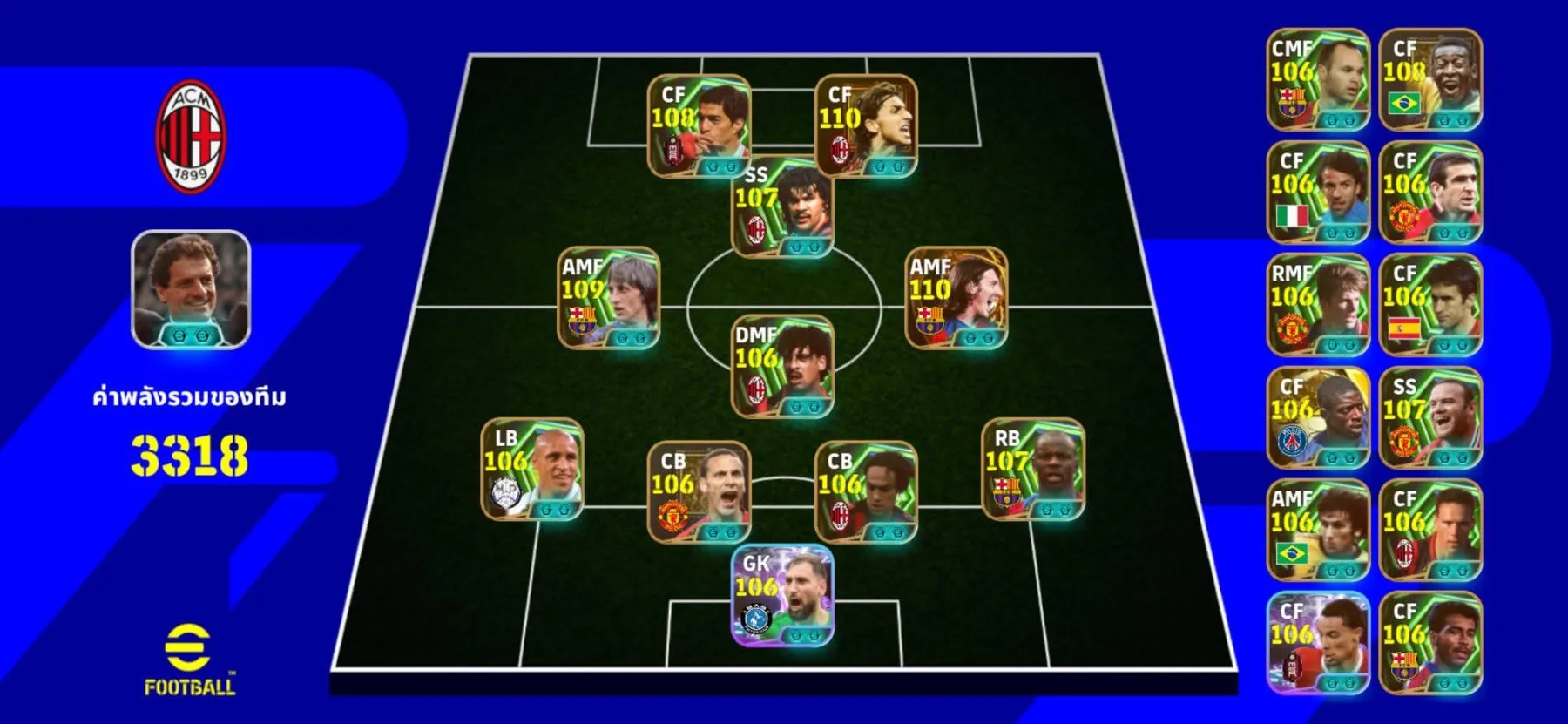Choose the PSG CF substitute card
1568x724 pixels.
click(x=1317, y=417)
